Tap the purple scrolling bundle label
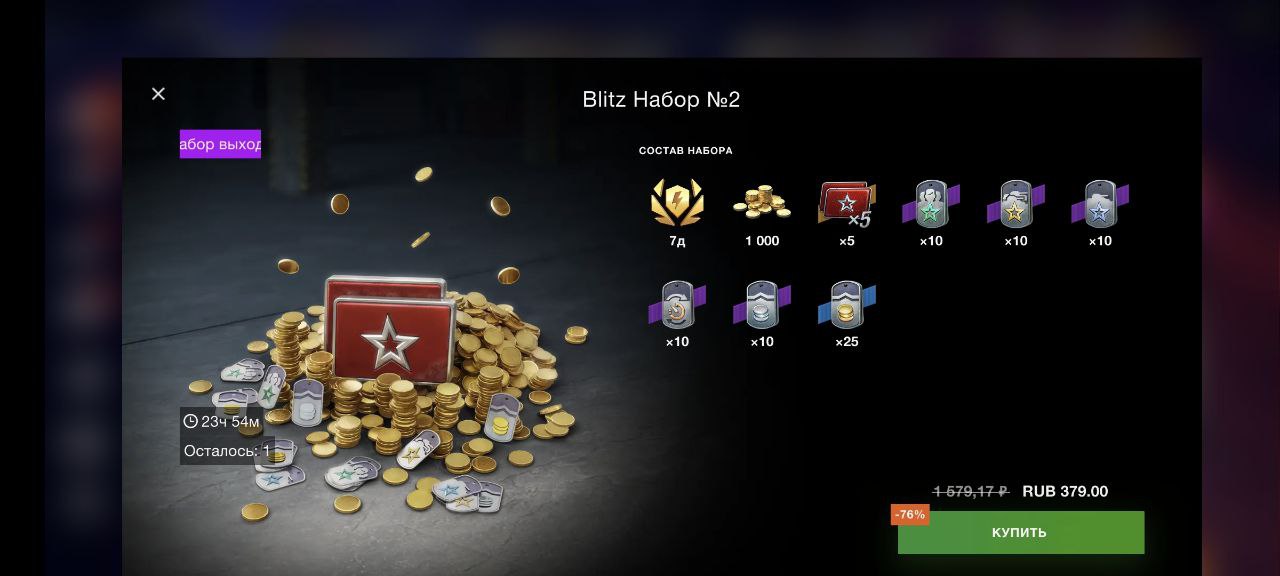1280x576 pixels. (x=220, y=144)
